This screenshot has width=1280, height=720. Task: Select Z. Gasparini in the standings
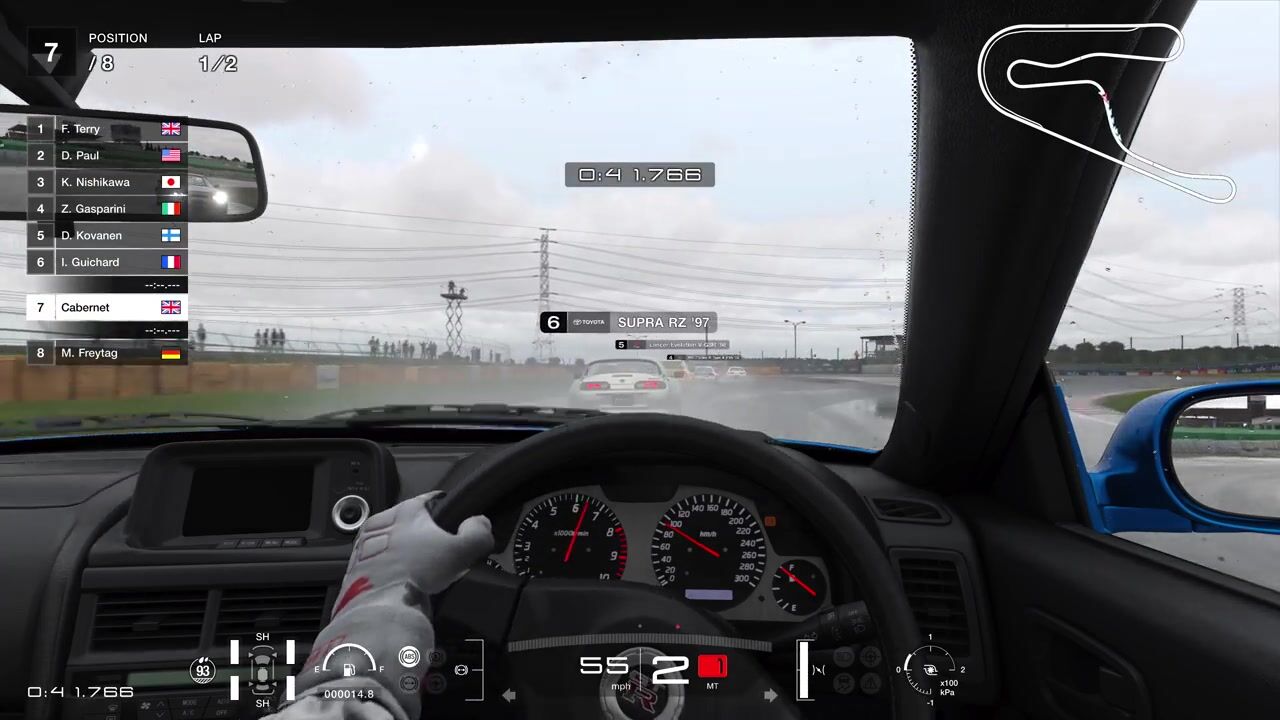click(x=106, y=209)
